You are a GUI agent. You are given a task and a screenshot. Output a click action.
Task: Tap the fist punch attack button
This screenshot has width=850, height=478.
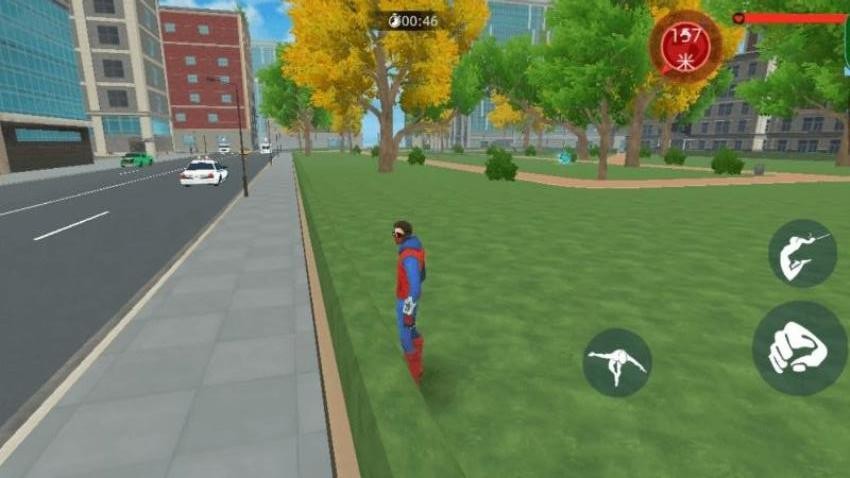(799, 349)
